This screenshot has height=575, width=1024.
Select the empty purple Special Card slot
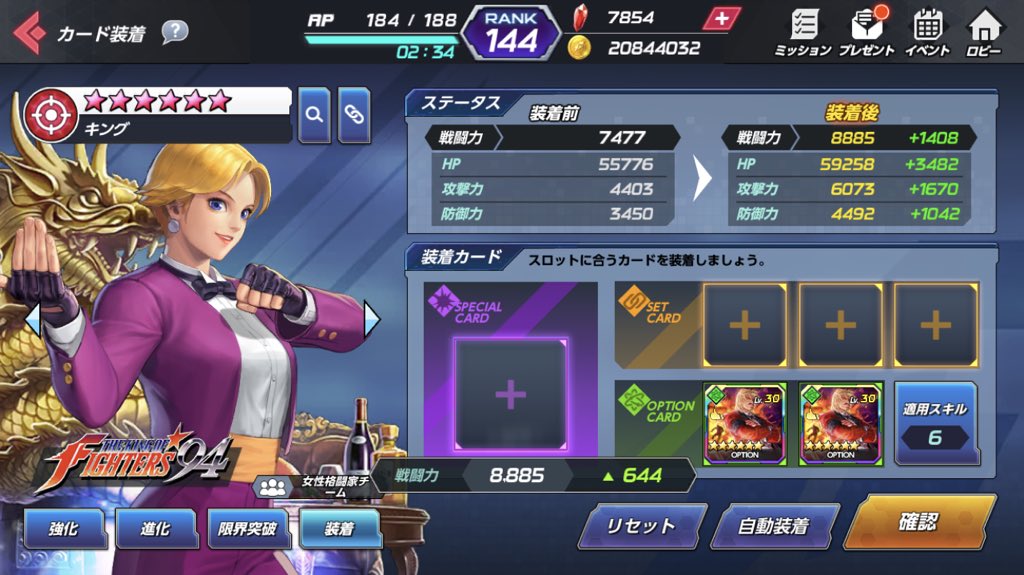[x=510, y=395]
